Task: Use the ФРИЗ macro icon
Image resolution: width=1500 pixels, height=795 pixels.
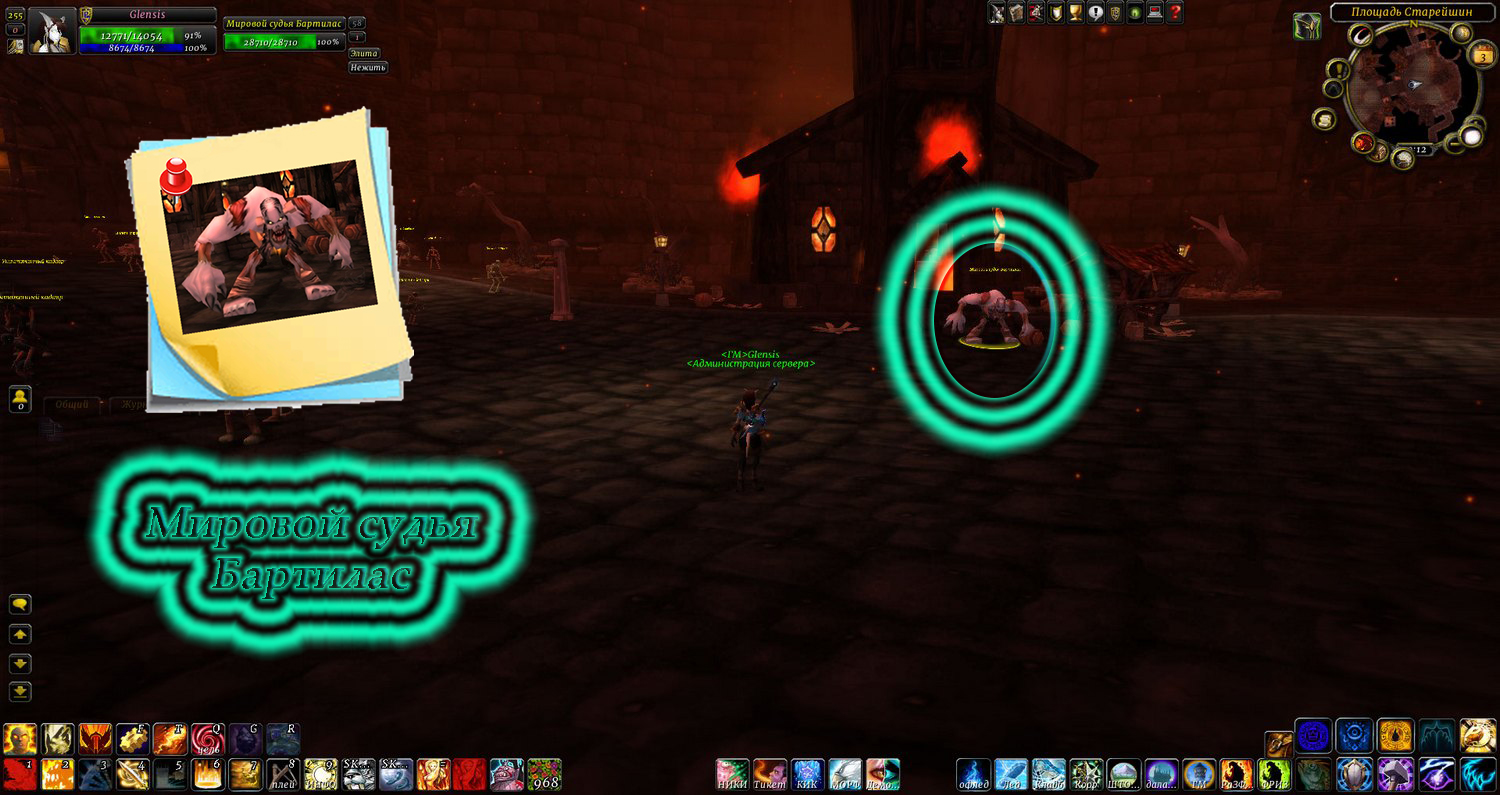Action: coord(1273,774)
